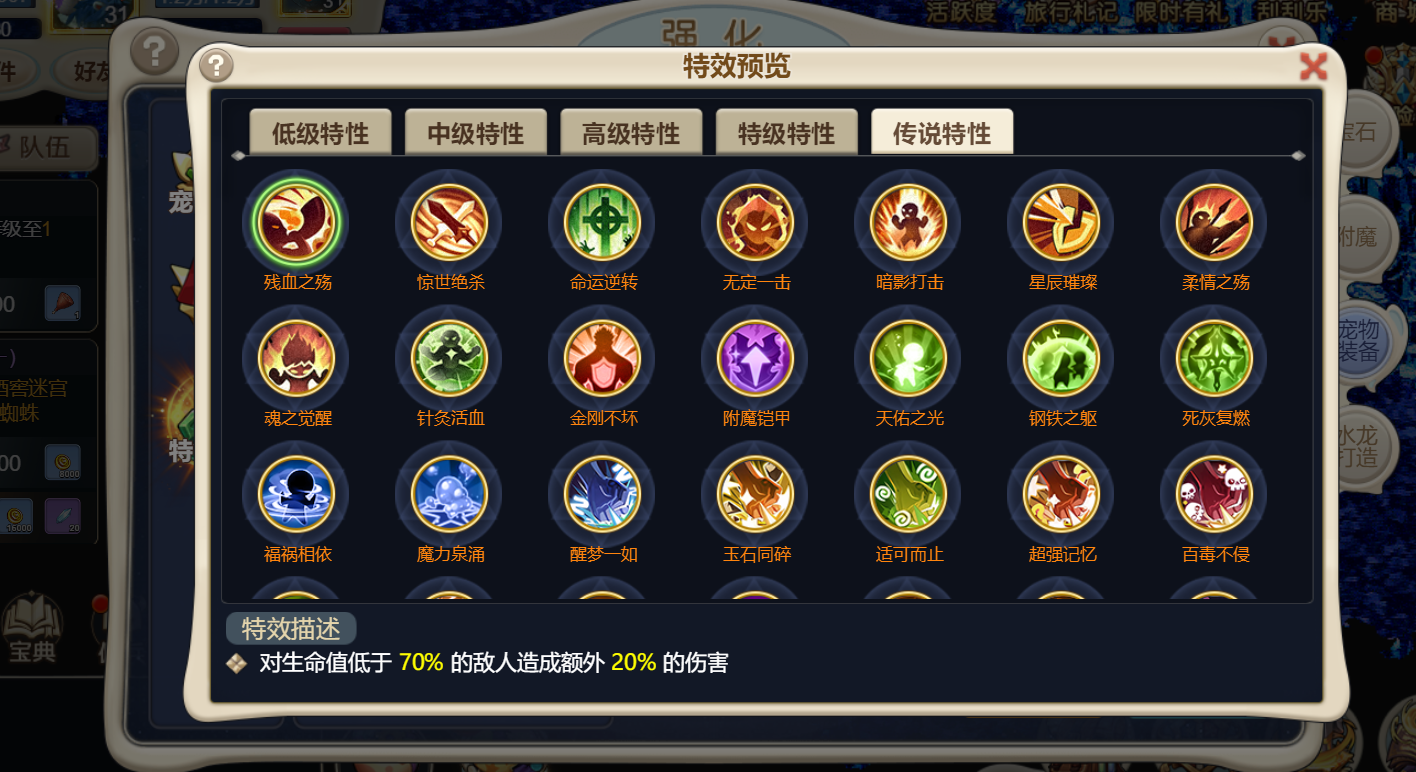Select the 星辰璀璨 trait icon
Screen dimensions: 1416x772
[x=1062, y=223]
